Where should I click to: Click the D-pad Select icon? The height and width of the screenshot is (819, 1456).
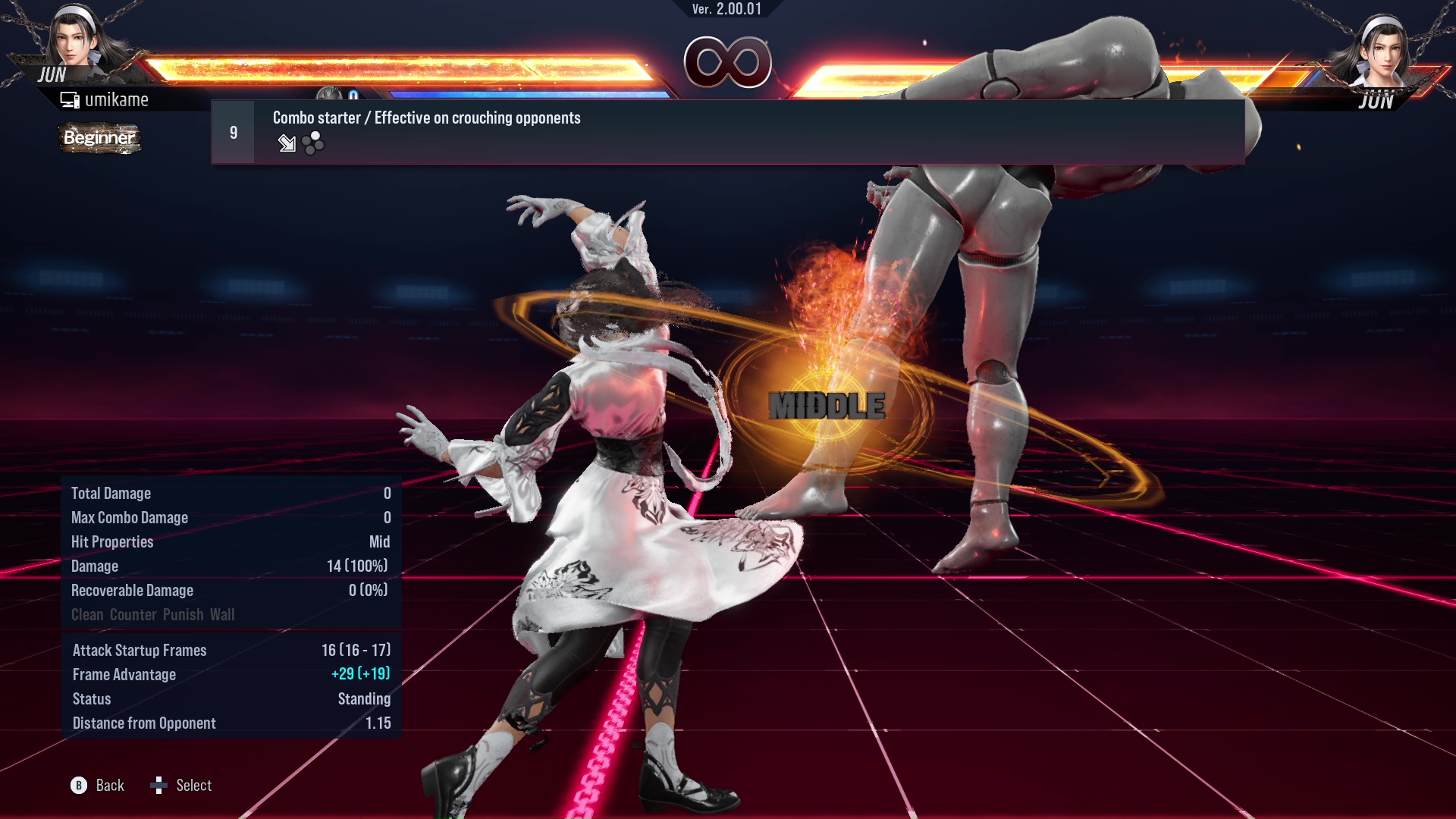click(x=159, y=786)
